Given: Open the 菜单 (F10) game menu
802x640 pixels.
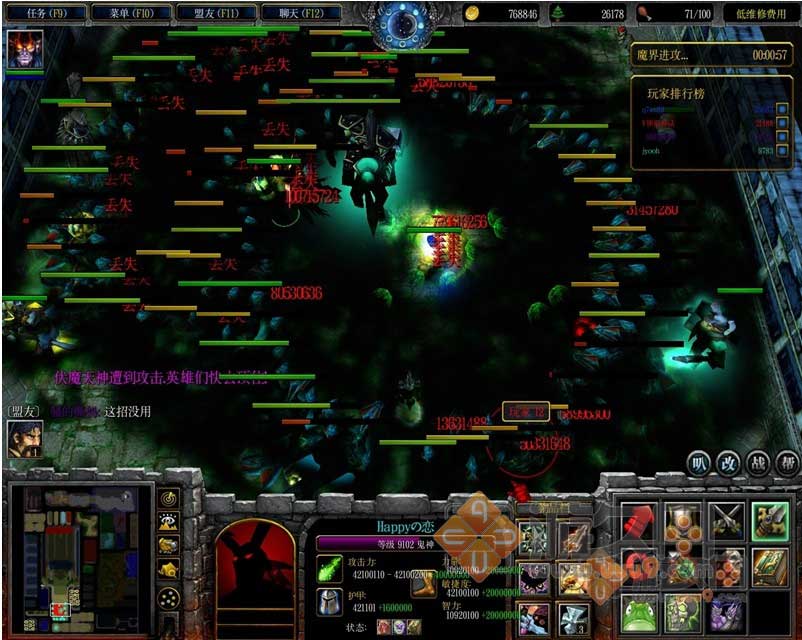Looking at the screenshot, I should [130, 14].
